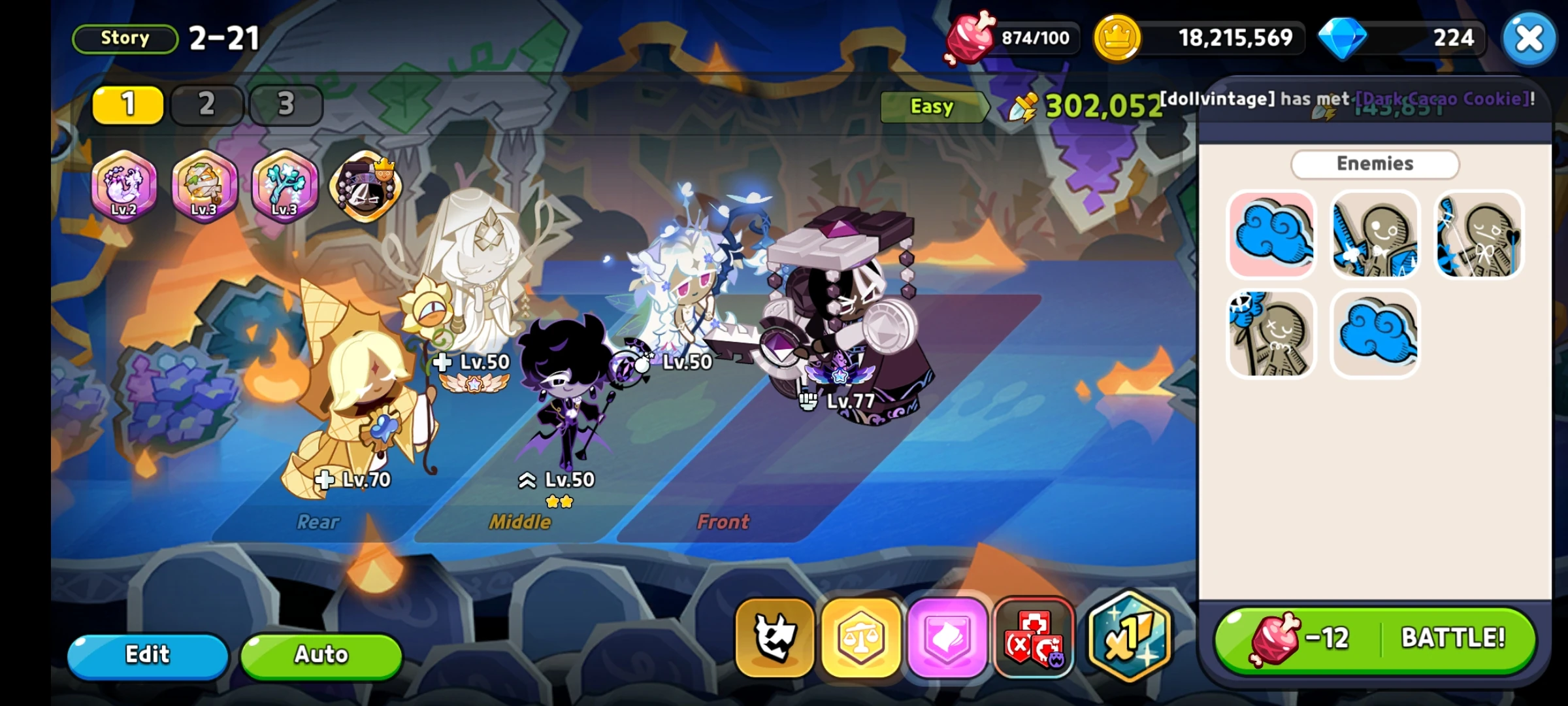Tap the blue cloud jelly enemy thumbnail
The image size is (1568, 706).
pos(1271,237)
